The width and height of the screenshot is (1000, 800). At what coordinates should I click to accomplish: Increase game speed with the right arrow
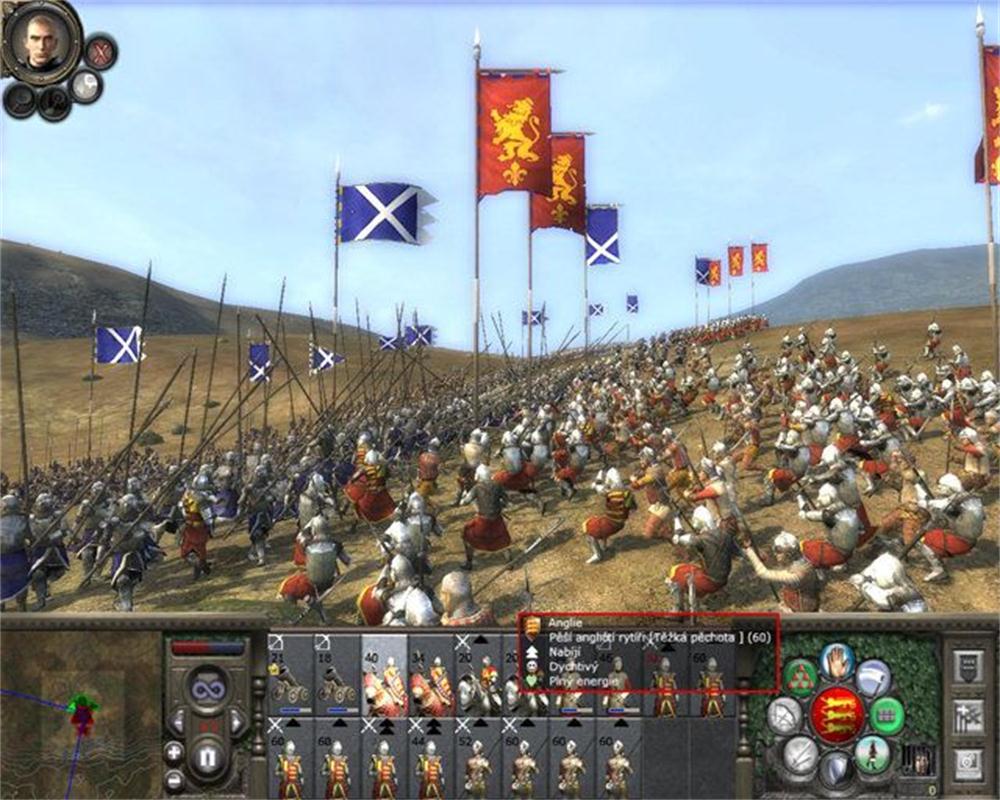point(238,720)
